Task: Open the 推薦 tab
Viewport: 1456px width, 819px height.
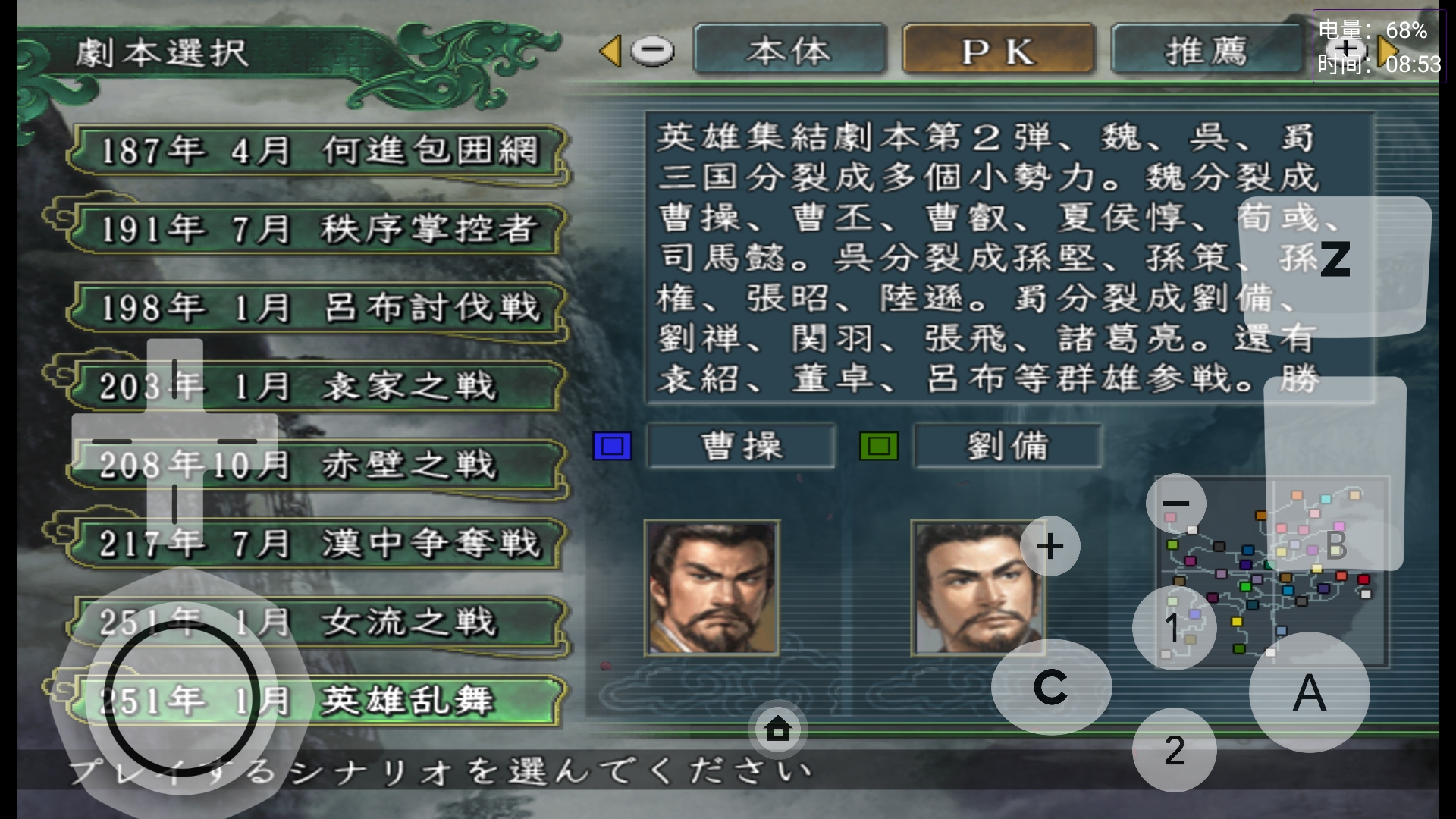Action: click(x=1207, y=51)
